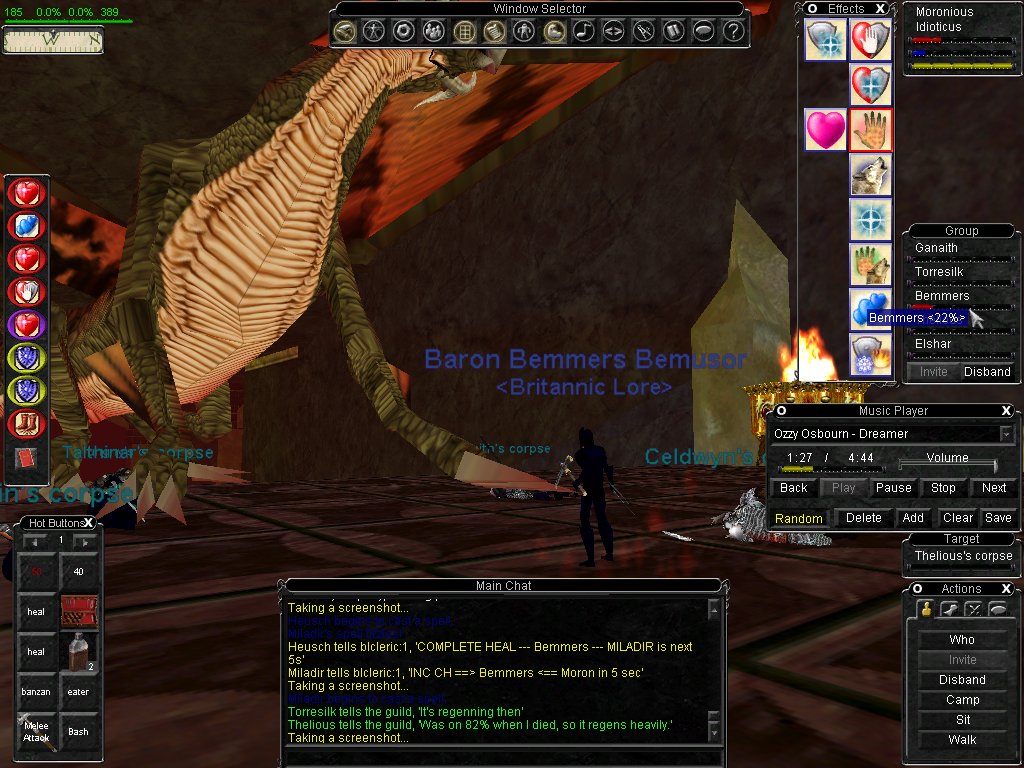This screenshot has width=1024, height=768.
Task: Open help from the Window Selector question mark
Action: (733, 31)
